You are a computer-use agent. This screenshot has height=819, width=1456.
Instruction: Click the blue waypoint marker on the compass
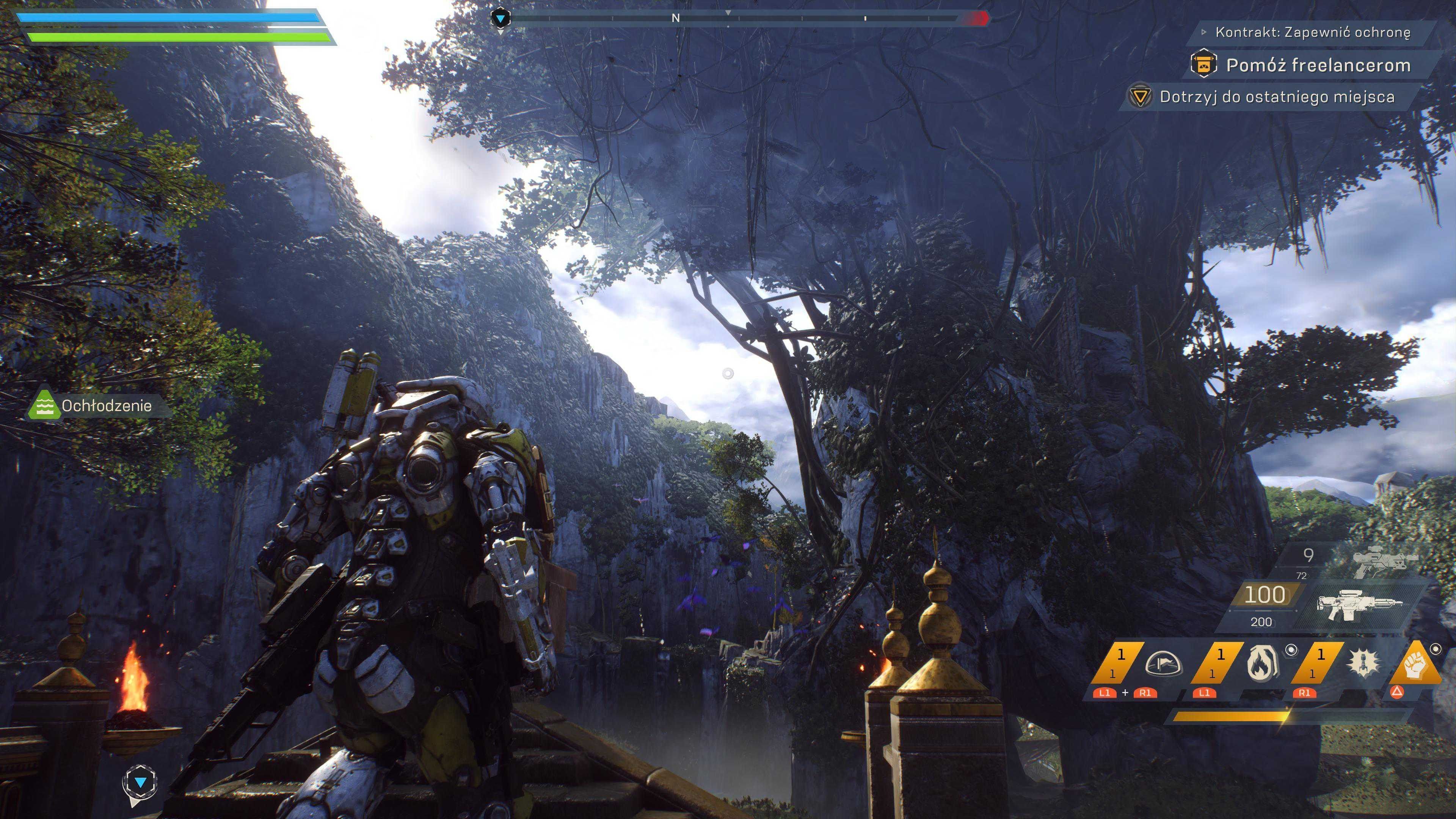point(500,19)
